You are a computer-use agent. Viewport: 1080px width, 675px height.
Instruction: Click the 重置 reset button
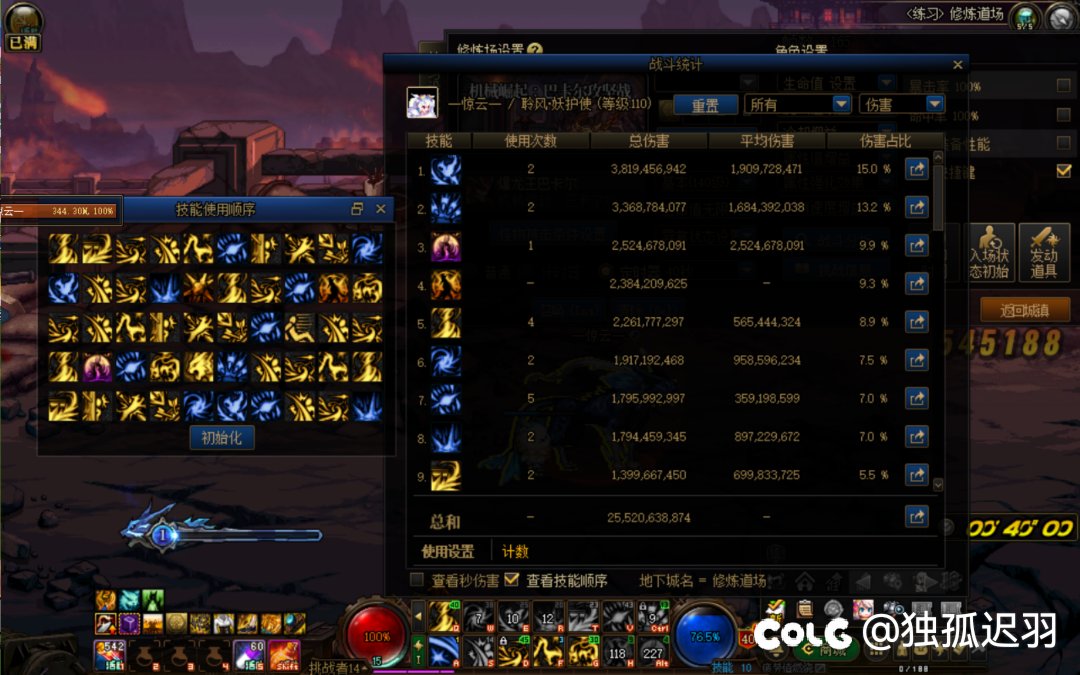click(705, 104)
